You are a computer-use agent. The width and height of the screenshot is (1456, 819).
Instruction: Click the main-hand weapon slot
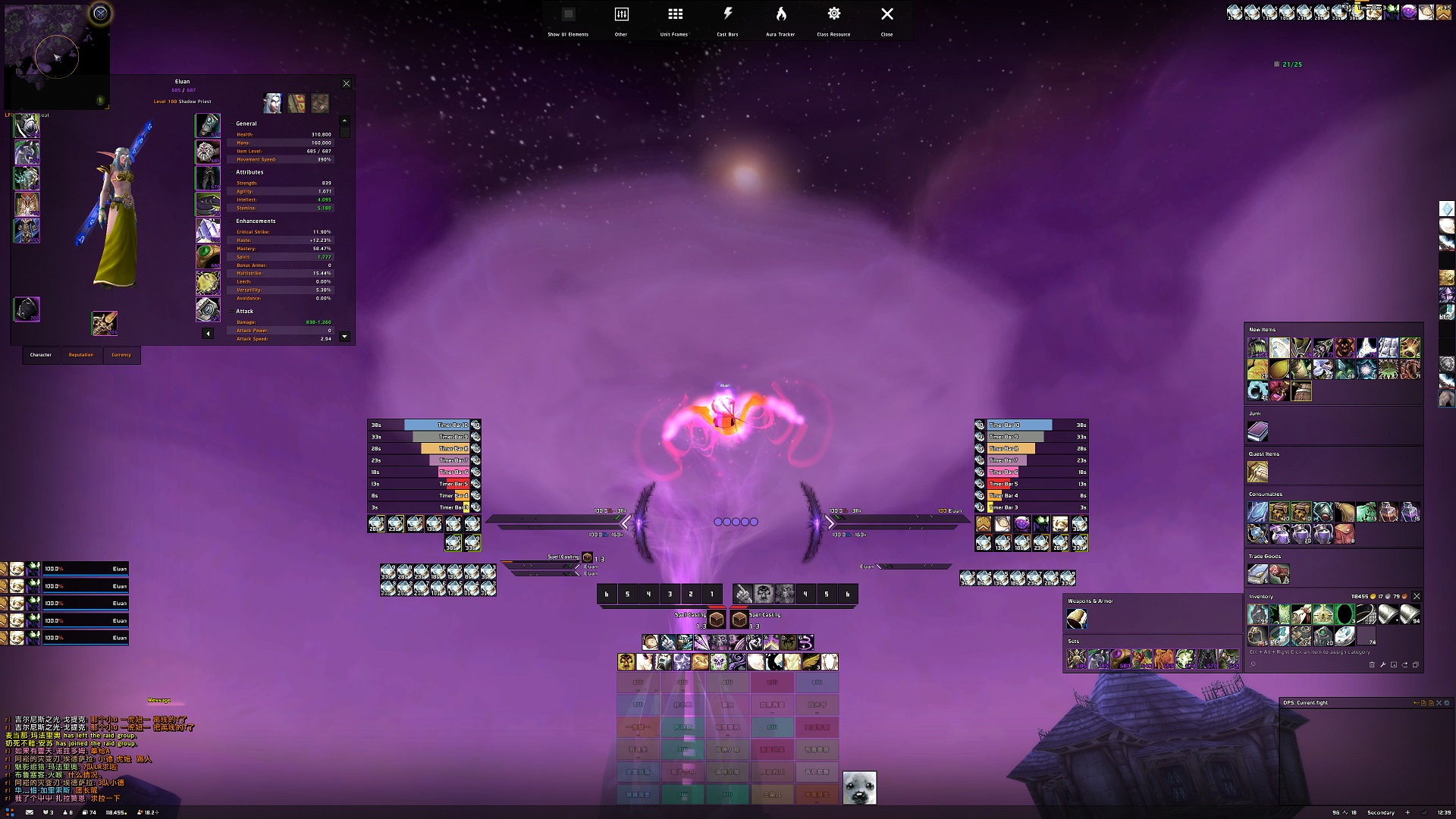104,323
